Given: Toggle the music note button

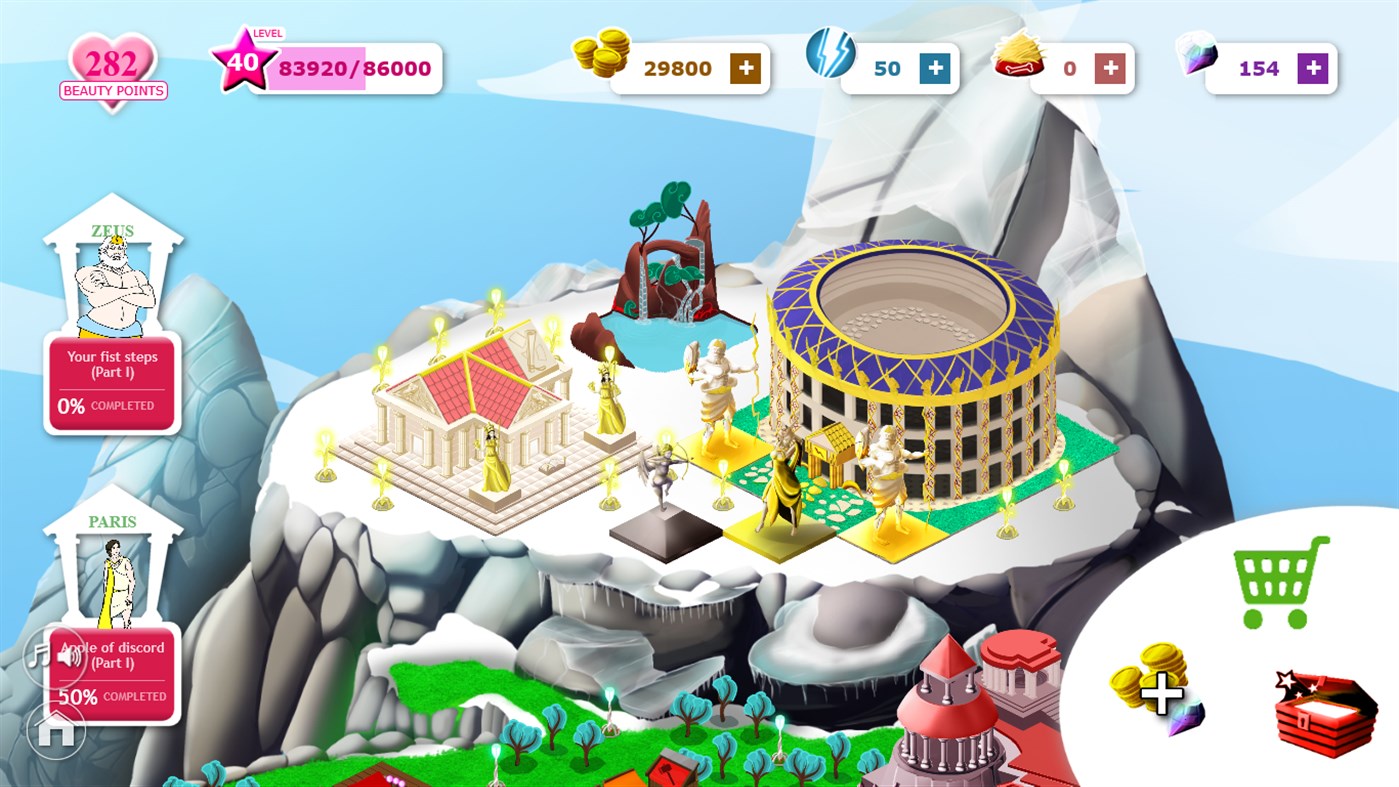Looking at the screenshot, I should (x=38, y=656).
